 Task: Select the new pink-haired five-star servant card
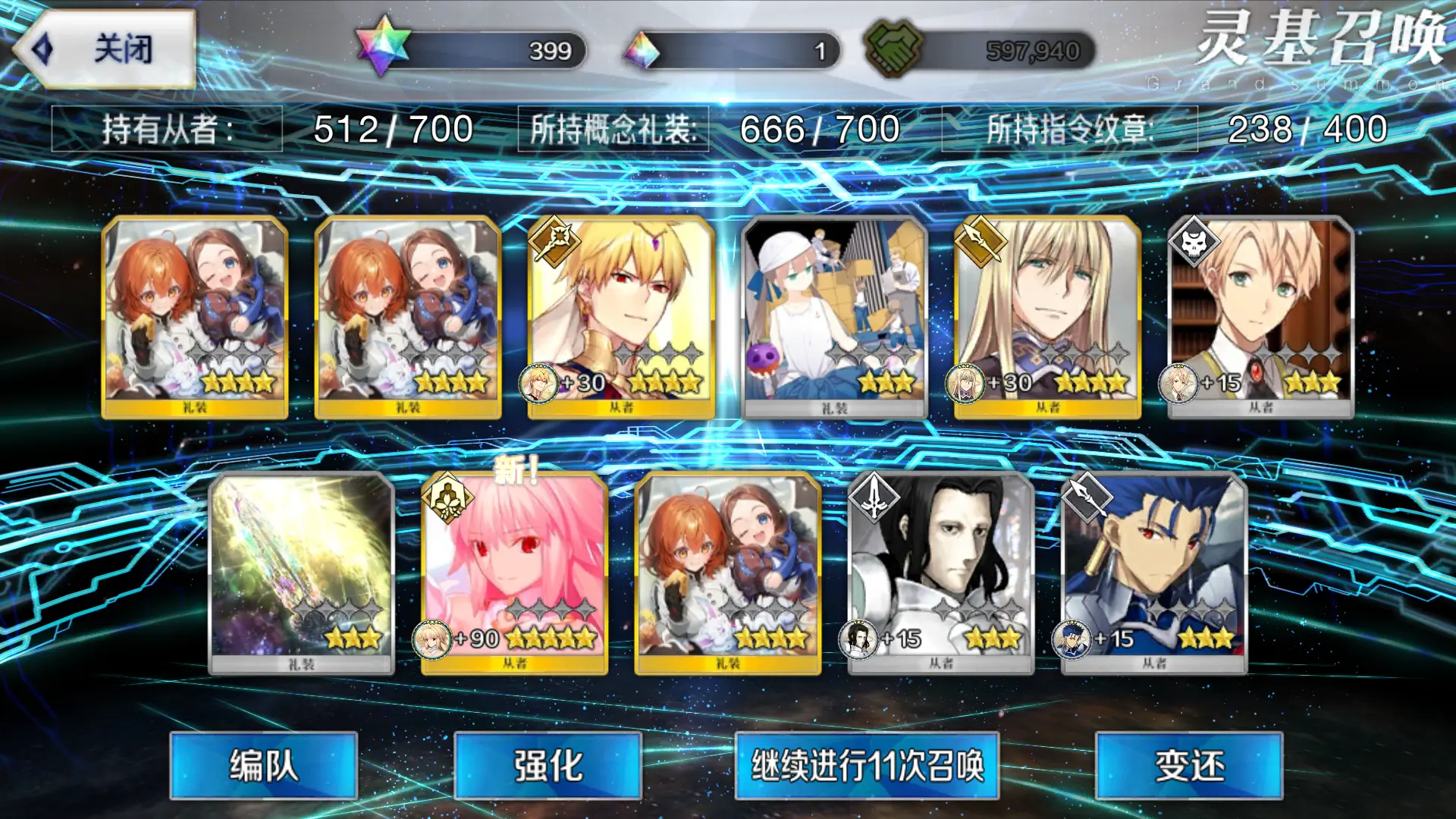(x=515, y=573)
